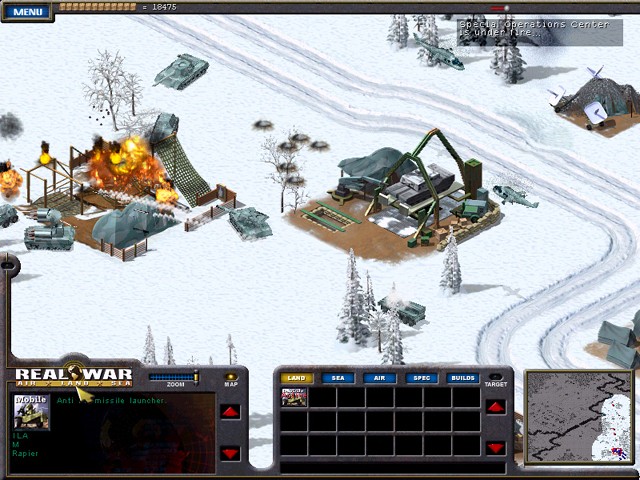Switch to the AIR units tab
The height and width of the screenshot is (480, 640).
[x=379, y=378]
